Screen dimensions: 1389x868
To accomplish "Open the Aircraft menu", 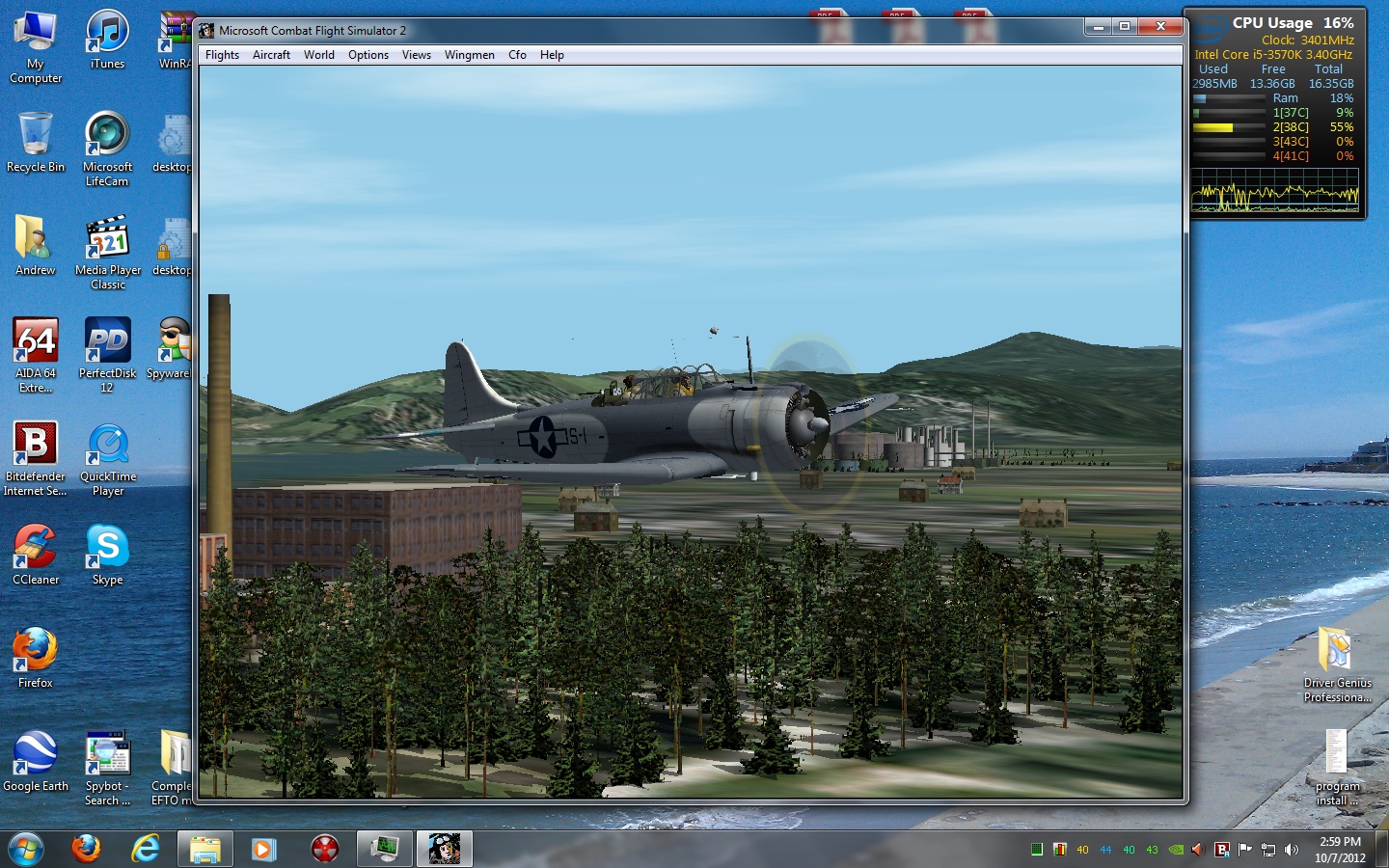I will click(271, 55).
